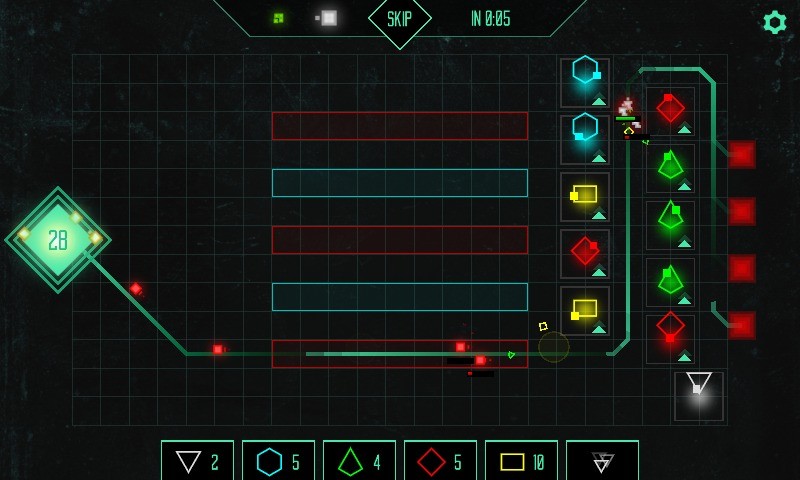The width and height of the screenshot is (800, 480).
Task: Skip to the next wave
Action: (x=400, y=20)
